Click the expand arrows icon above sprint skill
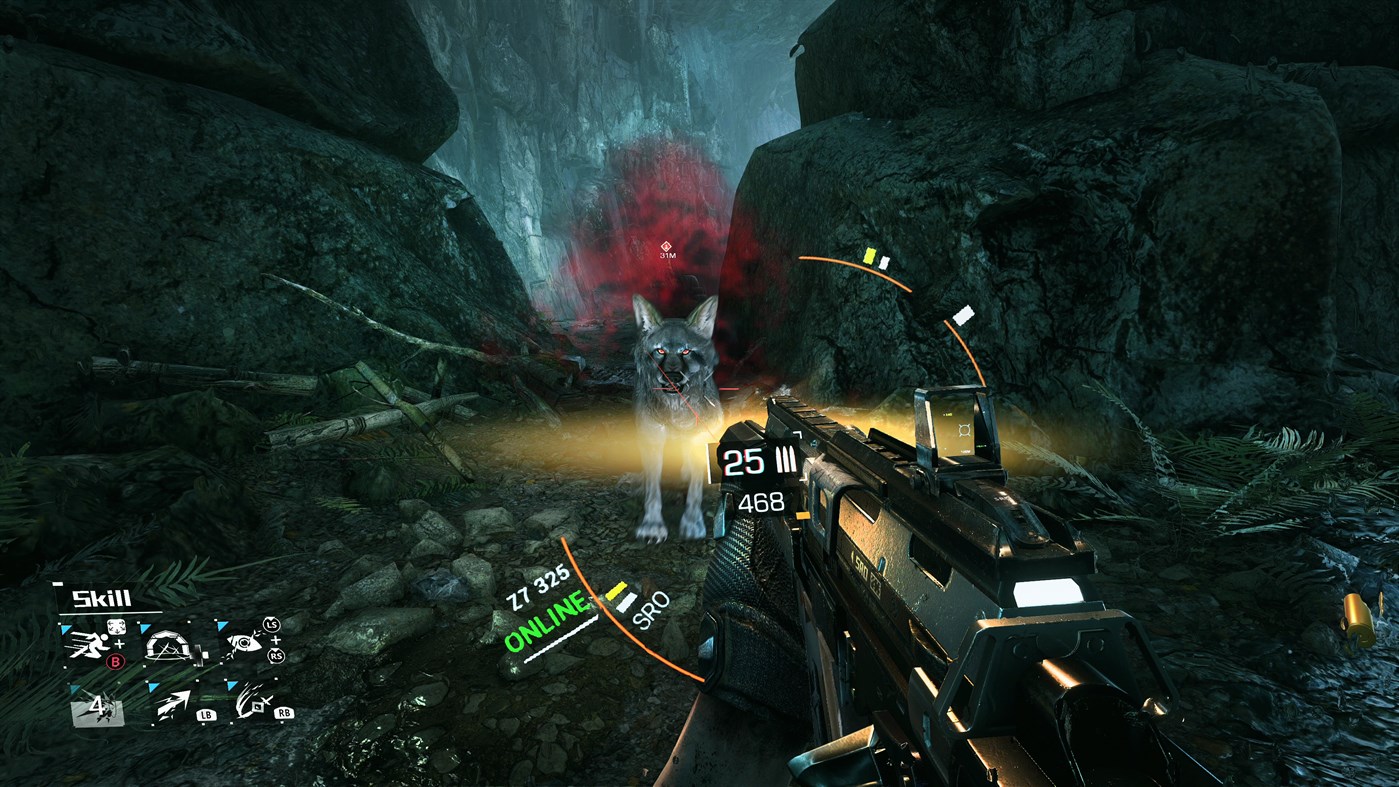Screen dimensions: 1399x787 coord(117,626)
